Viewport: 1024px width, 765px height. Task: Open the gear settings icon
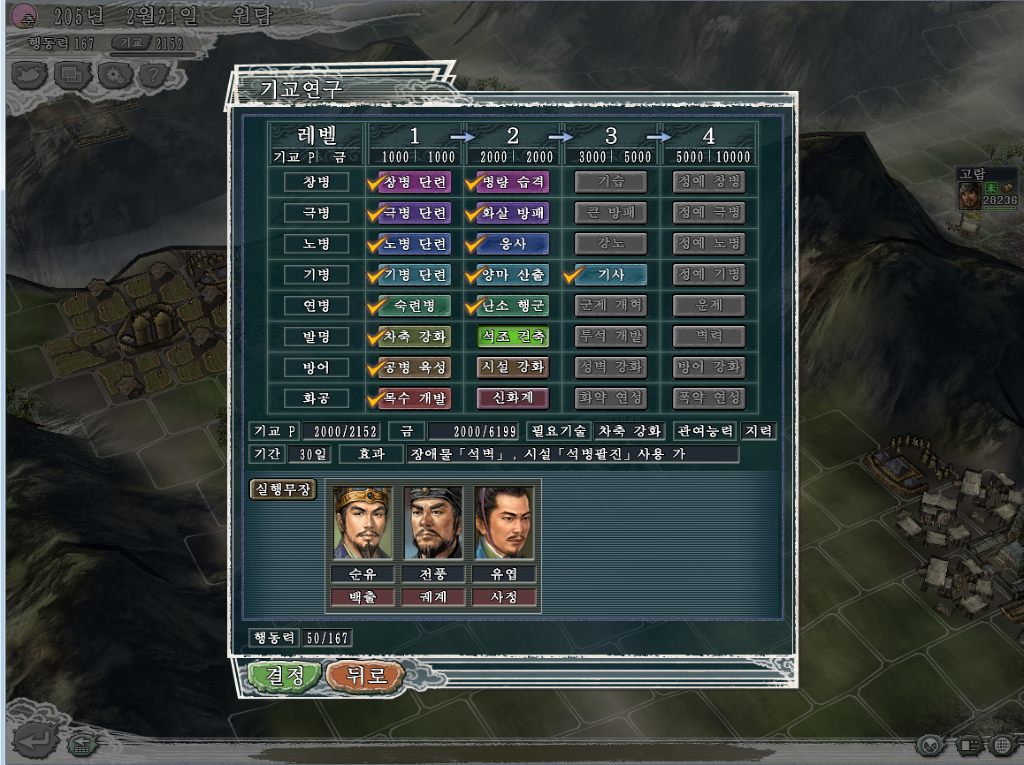tap(115, 73)
